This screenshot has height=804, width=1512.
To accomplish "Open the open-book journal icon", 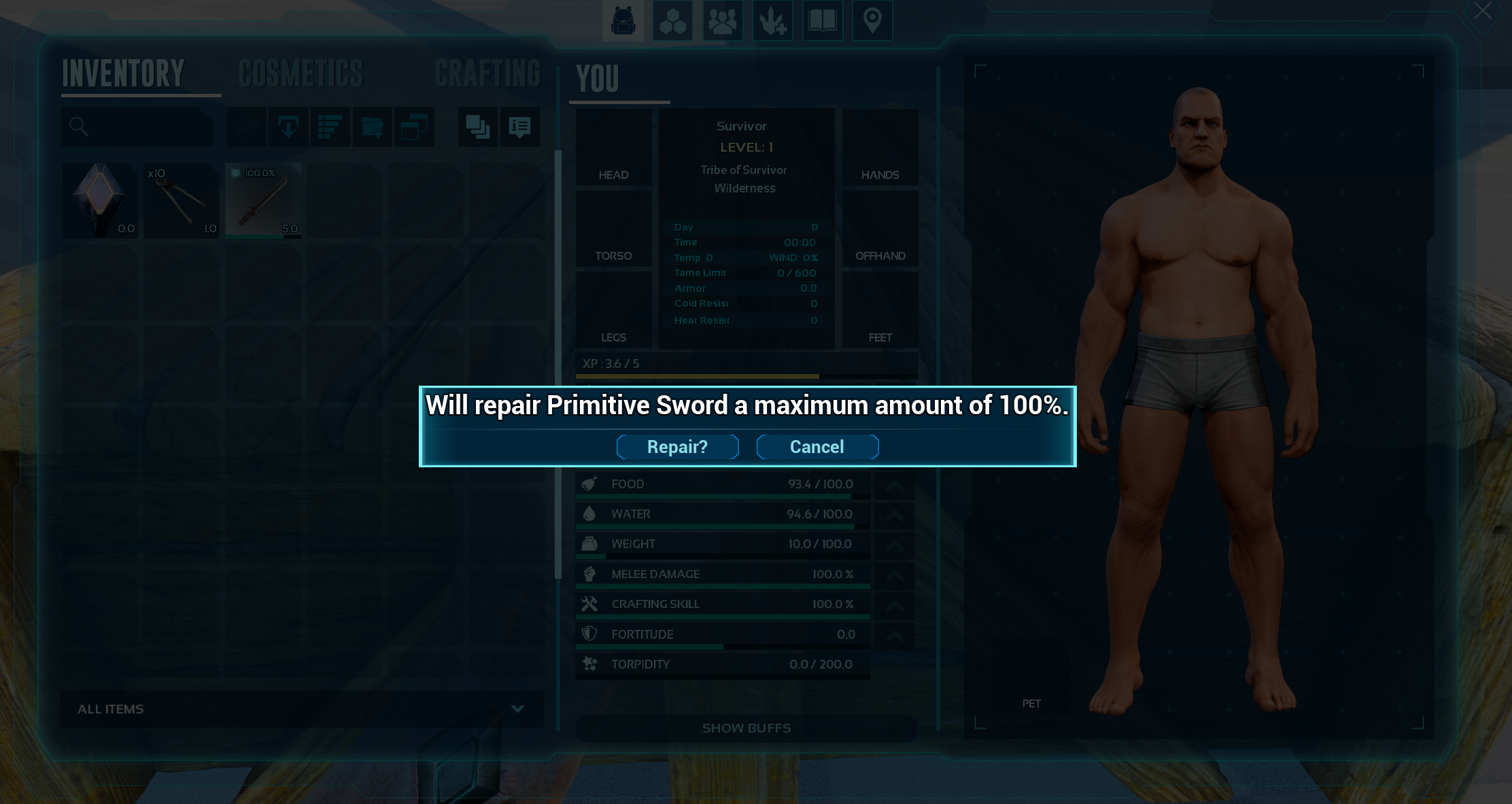I will 822,20.
